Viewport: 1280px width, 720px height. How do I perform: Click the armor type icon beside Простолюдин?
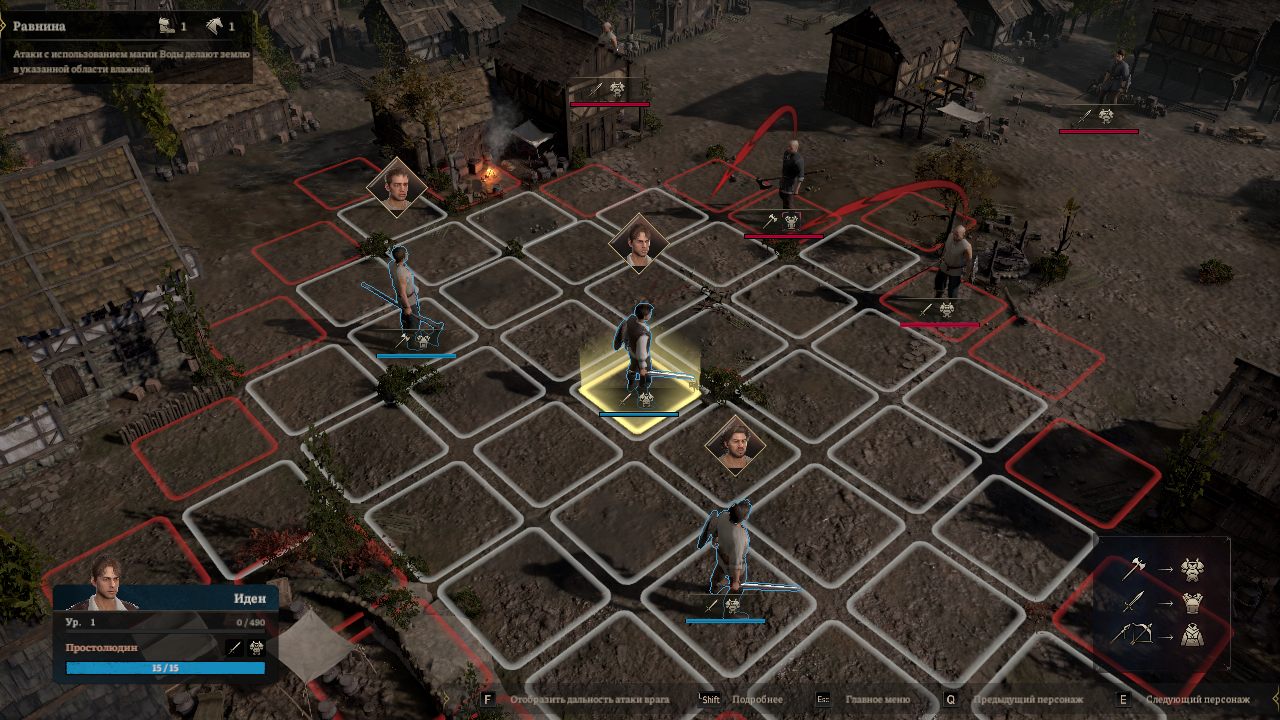coord(255,648)
